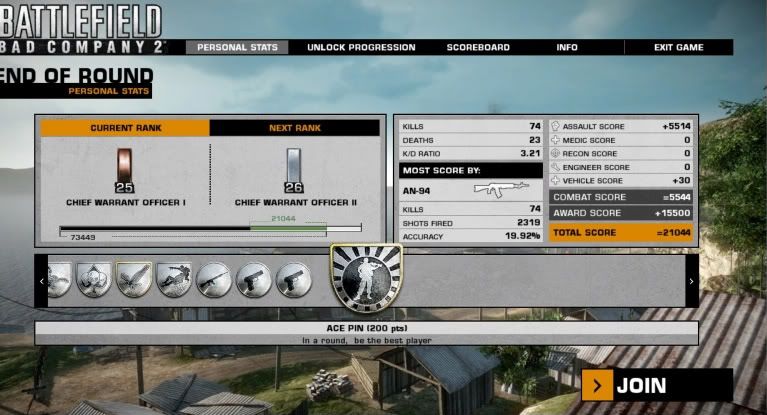The width and height of the screenshot is (767, 415).
Task: Click the Join button
Action: click(658, 385)
